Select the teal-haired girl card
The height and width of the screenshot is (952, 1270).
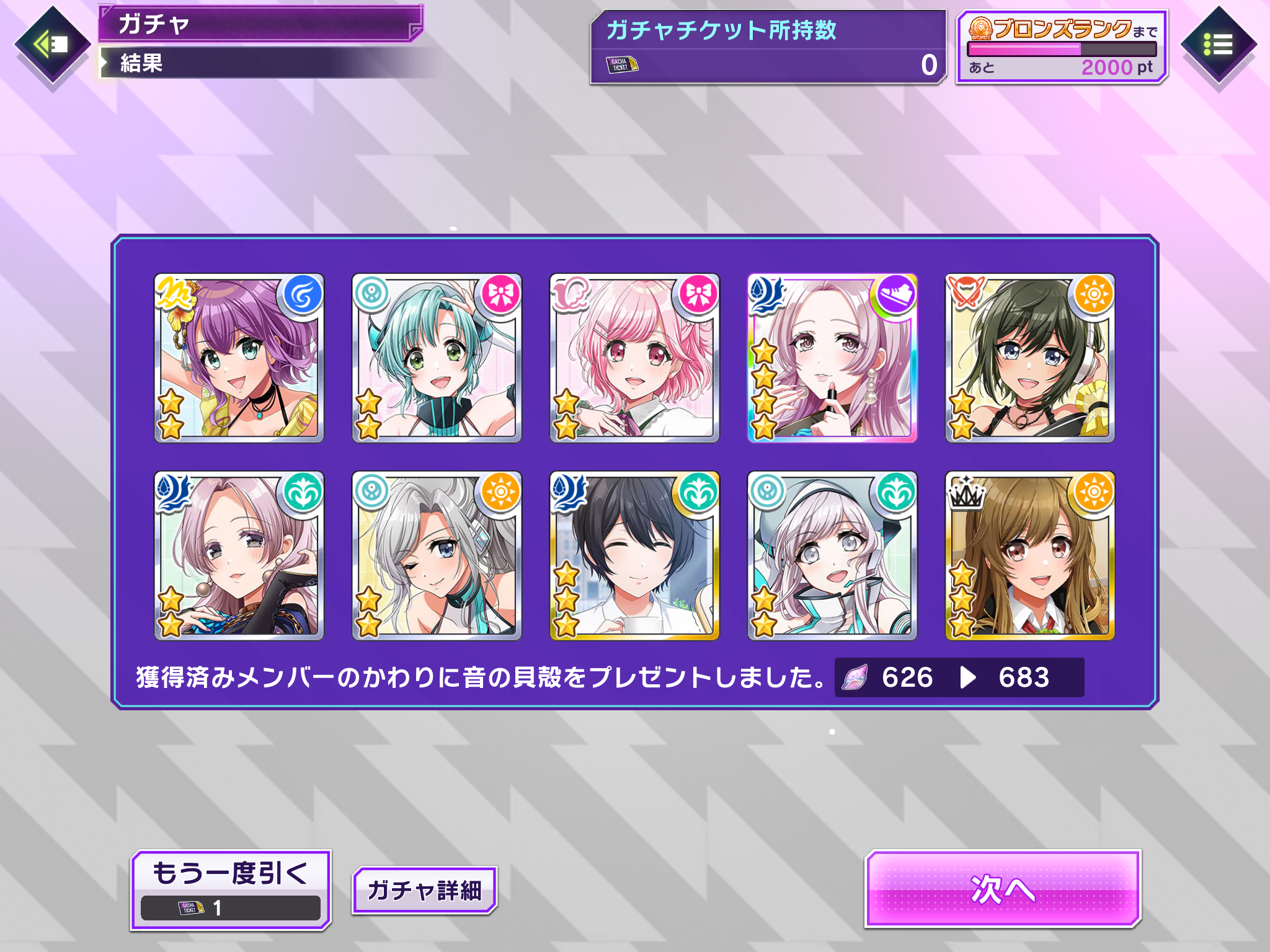coord(437,358)
